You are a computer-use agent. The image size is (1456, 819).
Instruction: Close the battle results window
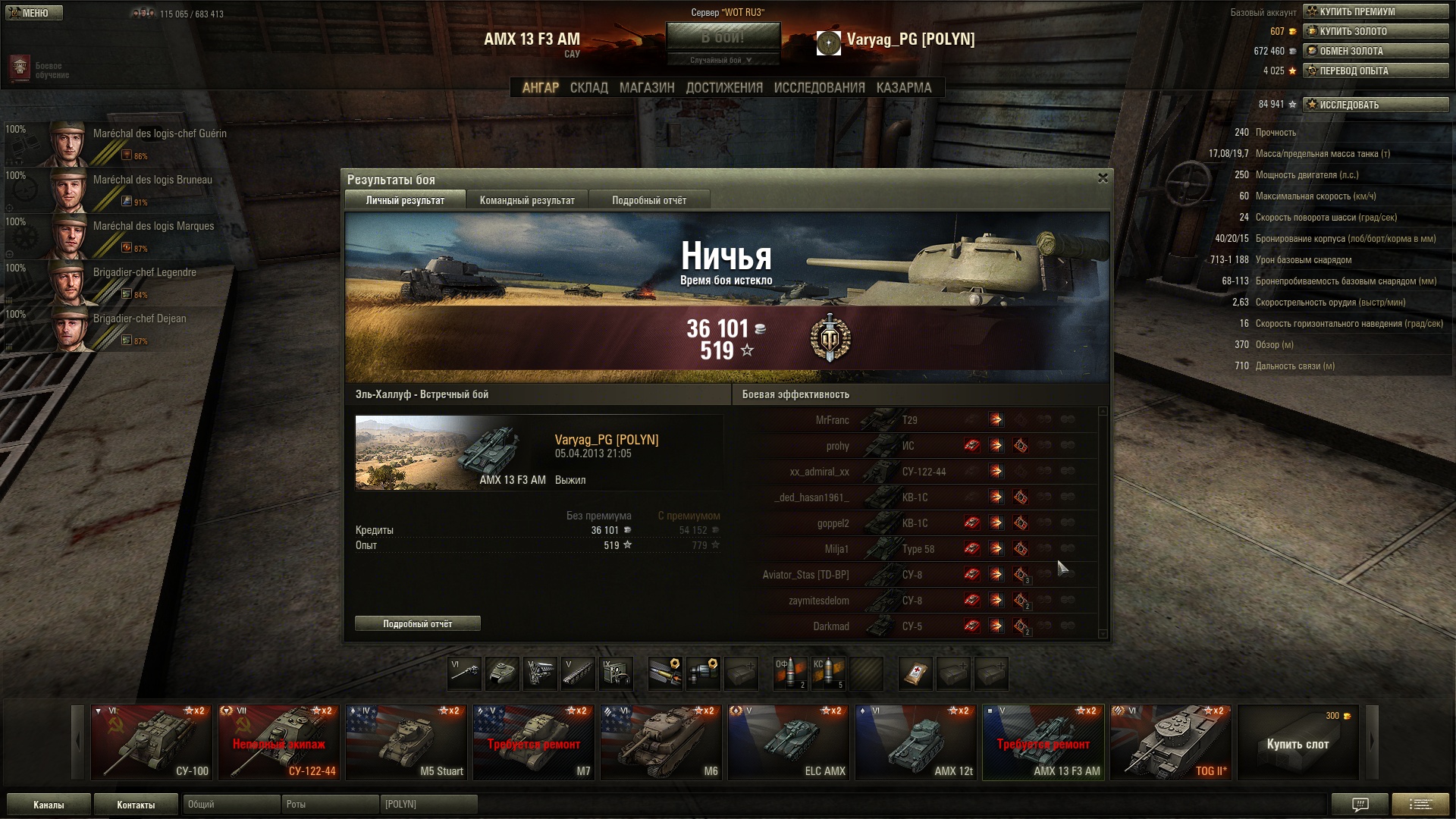[1103, 178]
